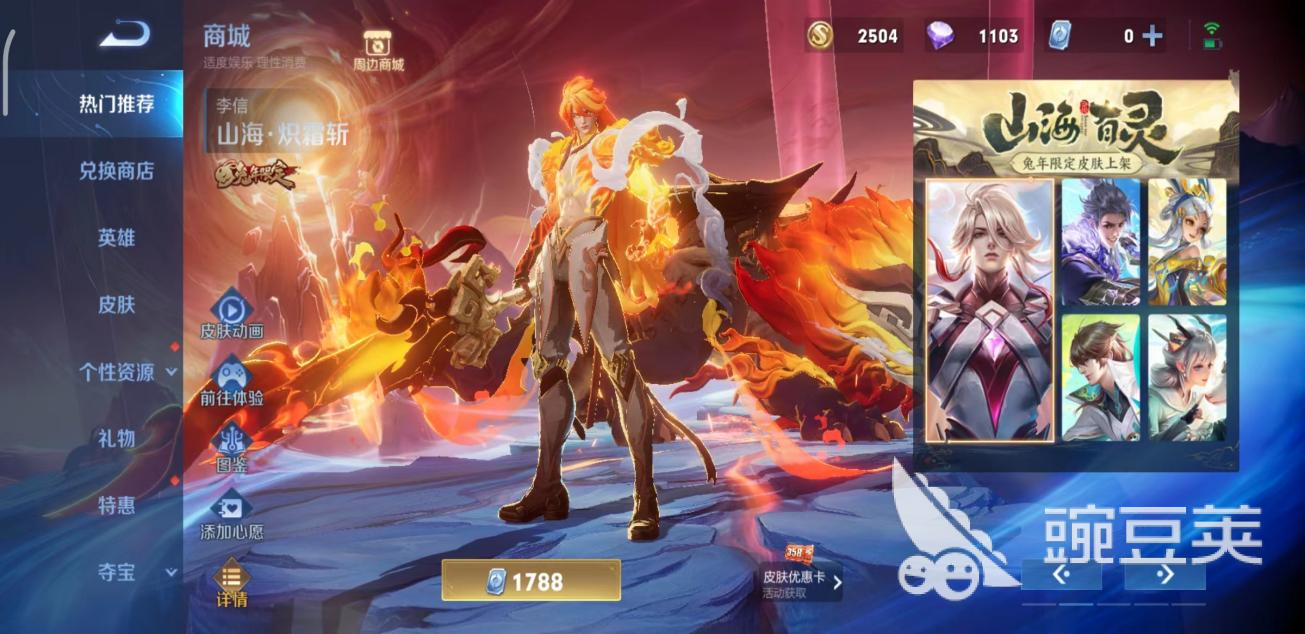
Task: Open the 周边商城 merchandise shop
Action: 378,51
